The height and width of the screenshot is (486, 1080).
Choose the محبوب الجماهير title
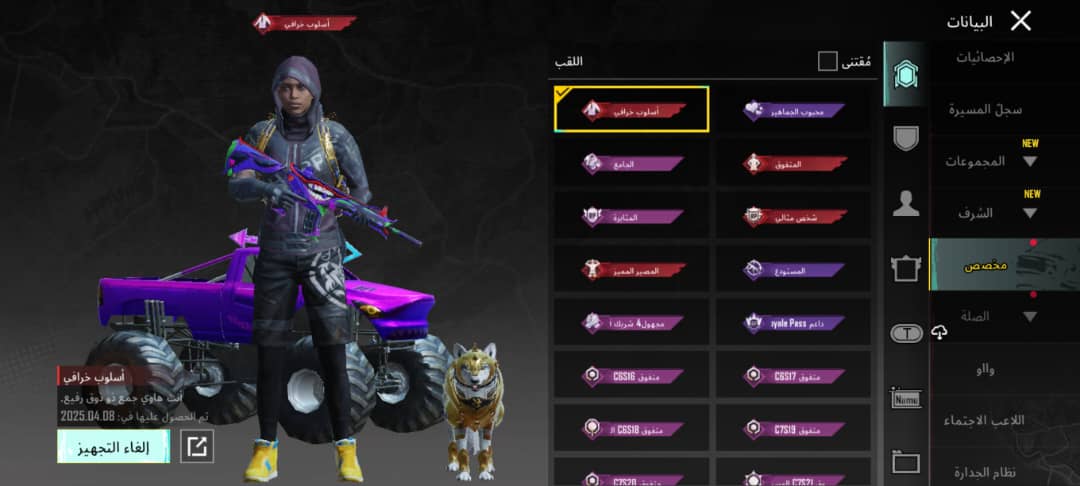[792, 110]
